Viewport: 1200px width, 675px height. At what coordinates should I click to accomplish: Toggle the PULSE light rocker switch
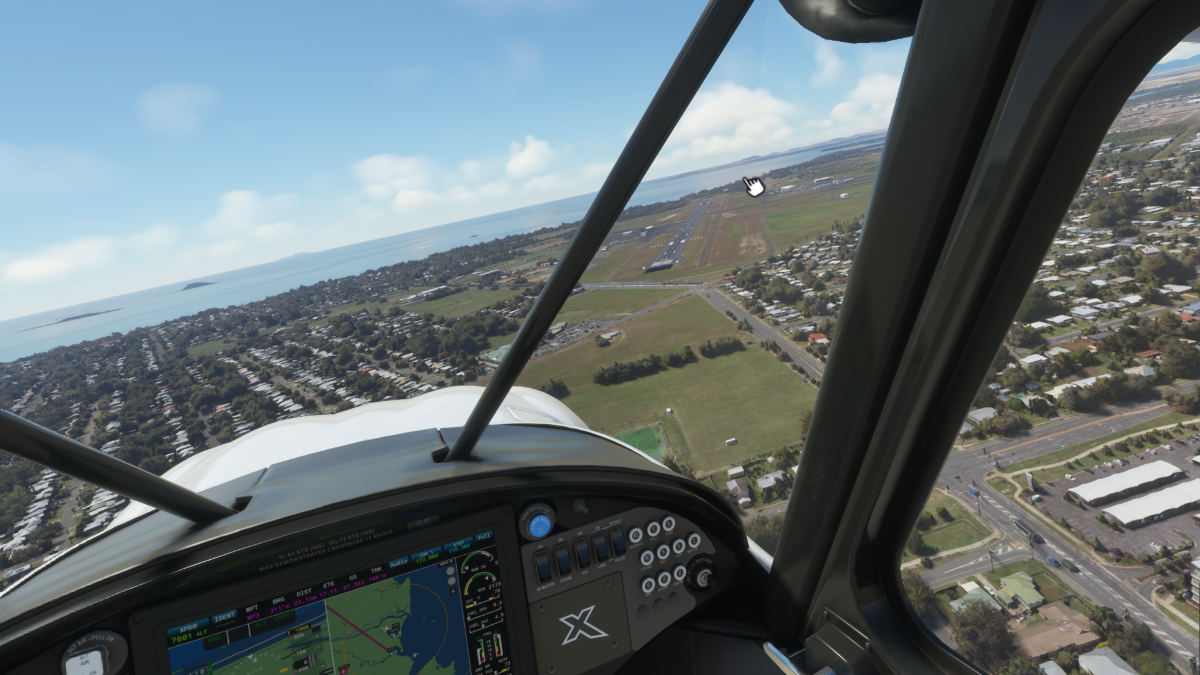(618, 541)
